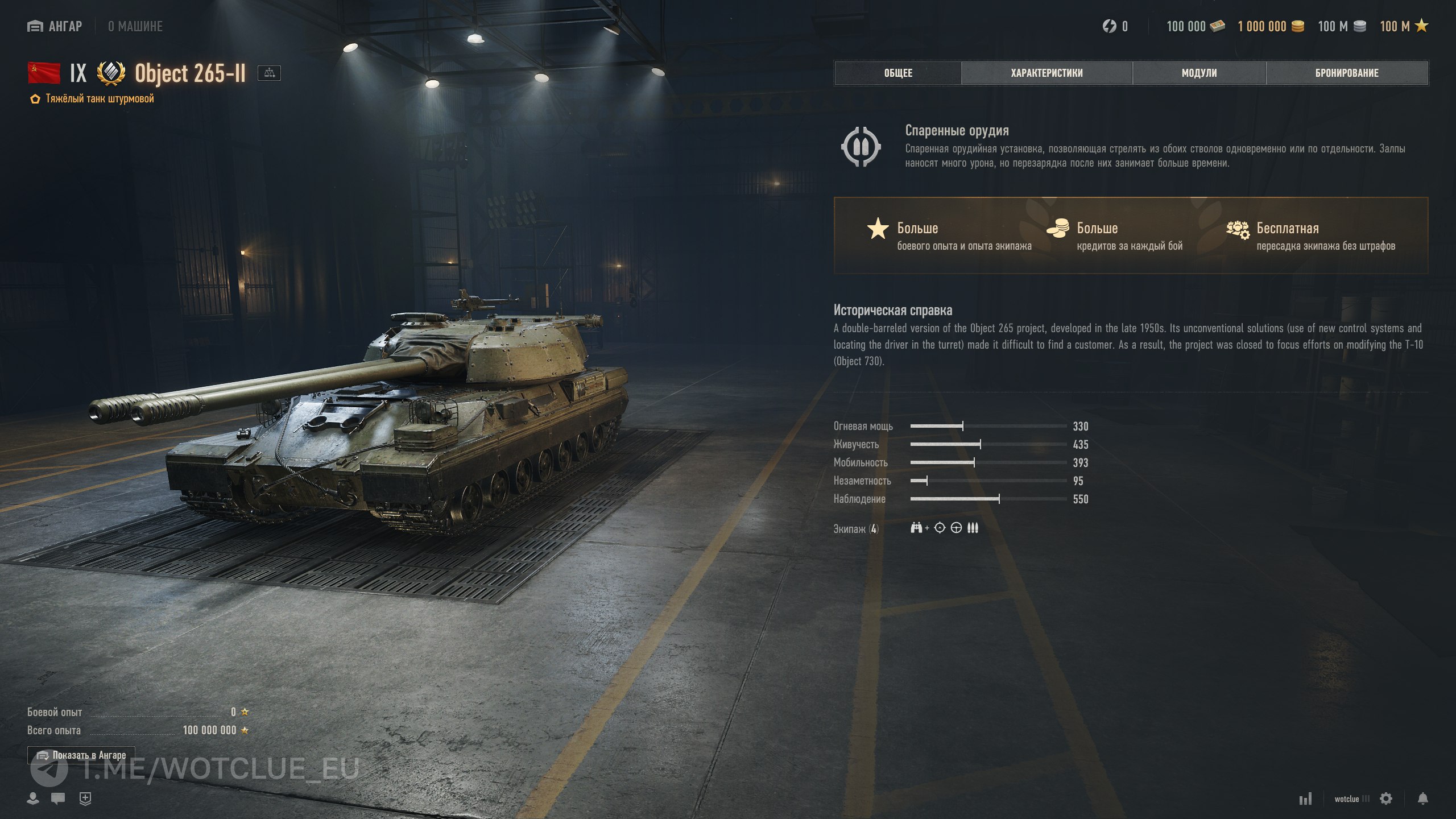Open the settings gear icon
The width and height of the screenshot is (1456, 819).
click(1386, 799)
